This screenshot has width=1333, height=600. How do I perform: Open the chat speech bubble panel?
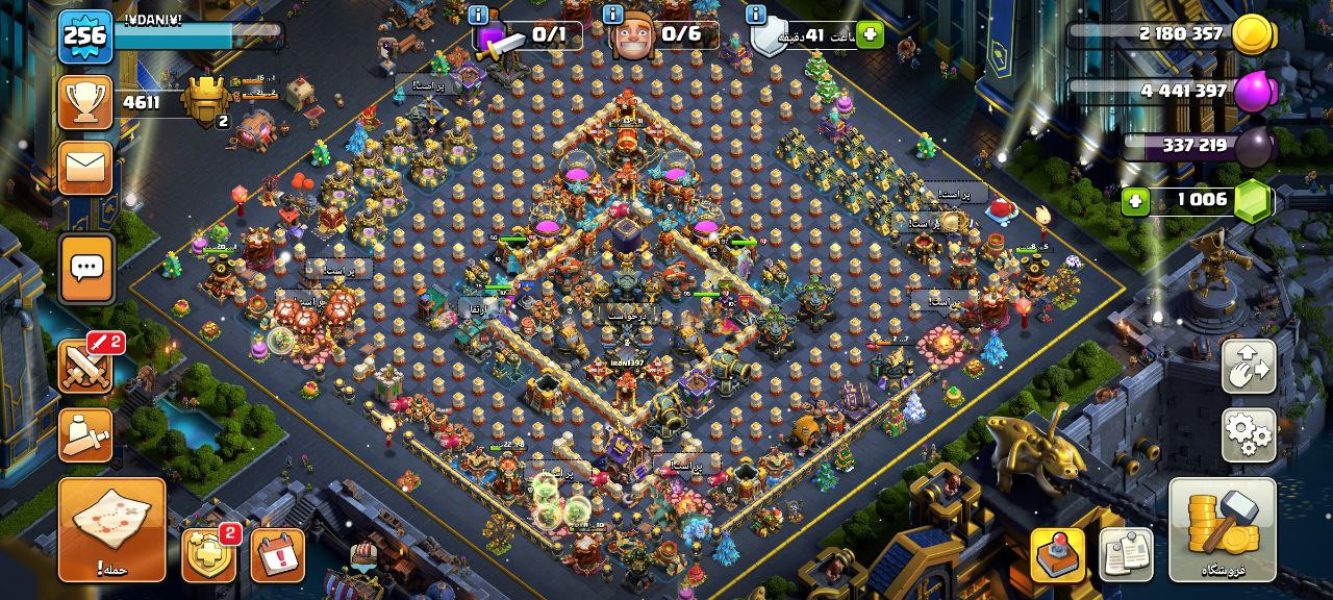pyautogui.click(x=86, y=268)
